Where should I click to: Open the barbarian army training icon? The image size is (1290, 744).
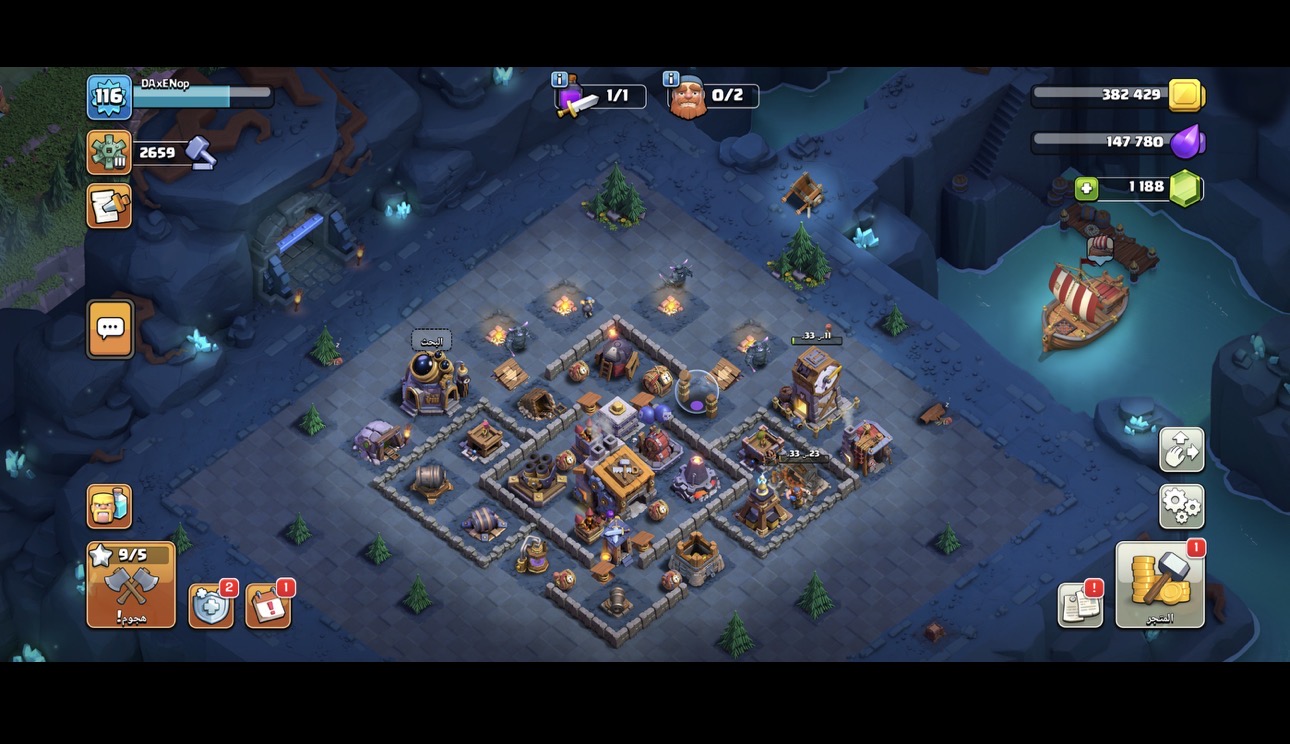(109, 506)
